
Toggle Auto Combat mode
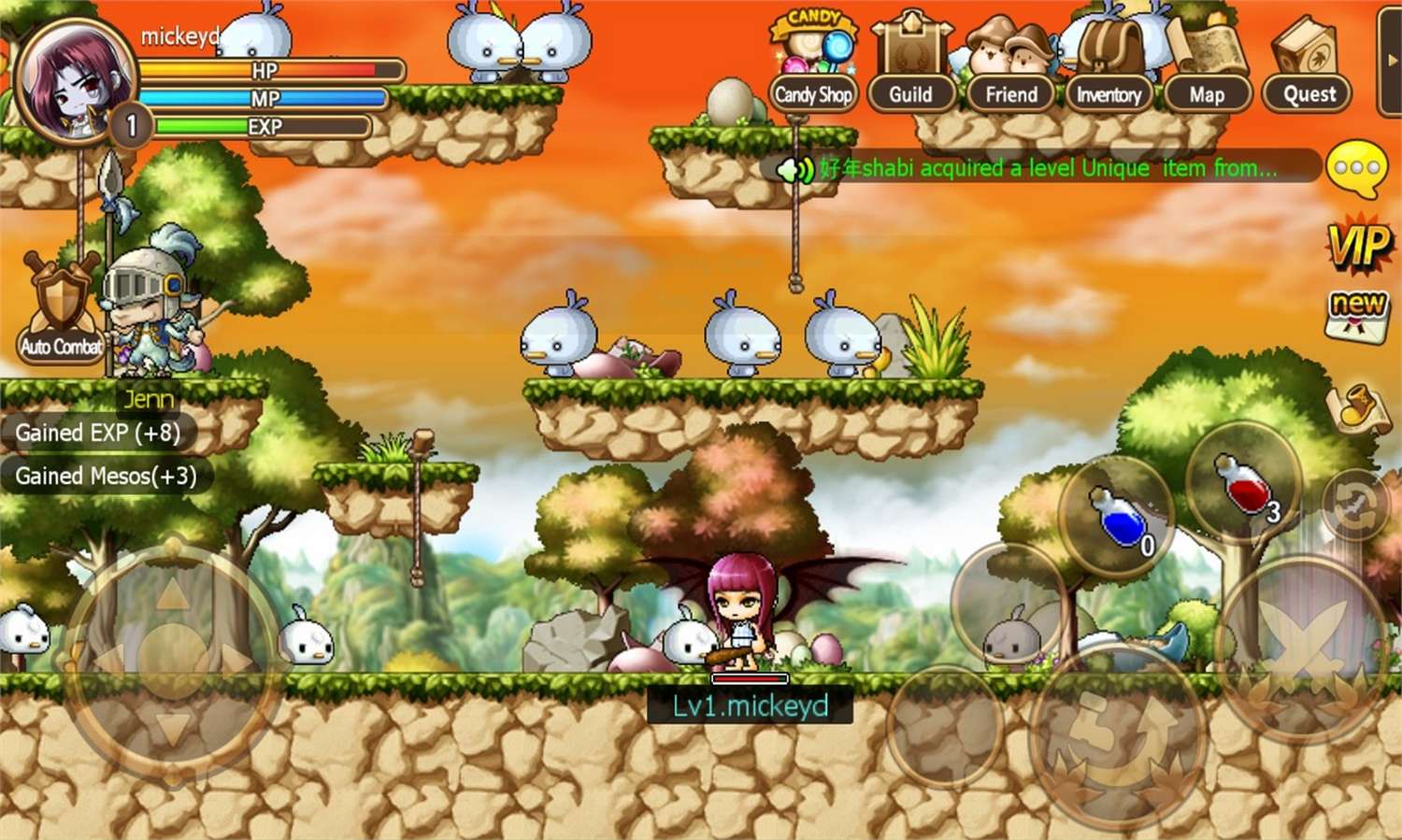coord(62,308)
